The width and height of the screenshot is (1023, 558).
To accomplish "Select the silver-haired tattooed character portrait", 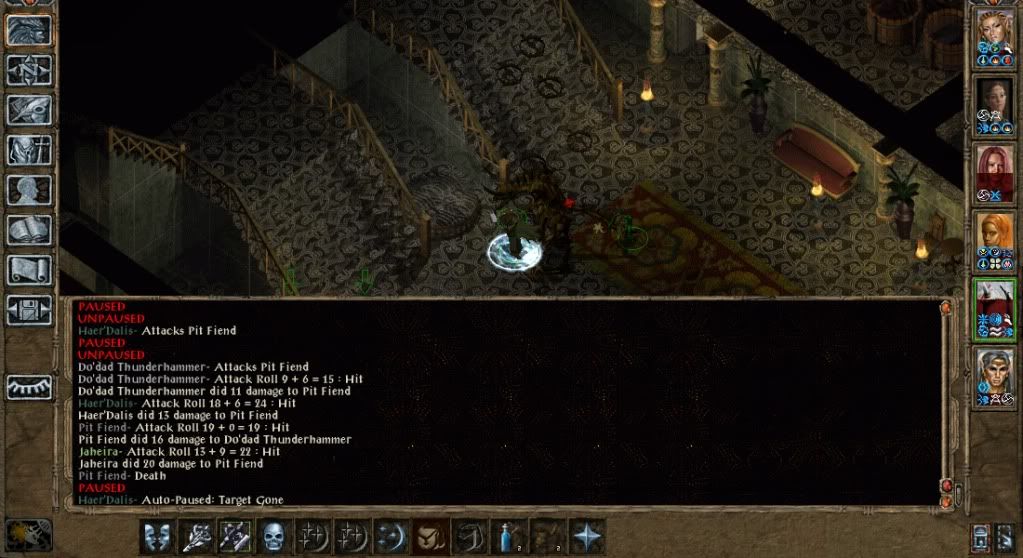I will click(994, 376).
